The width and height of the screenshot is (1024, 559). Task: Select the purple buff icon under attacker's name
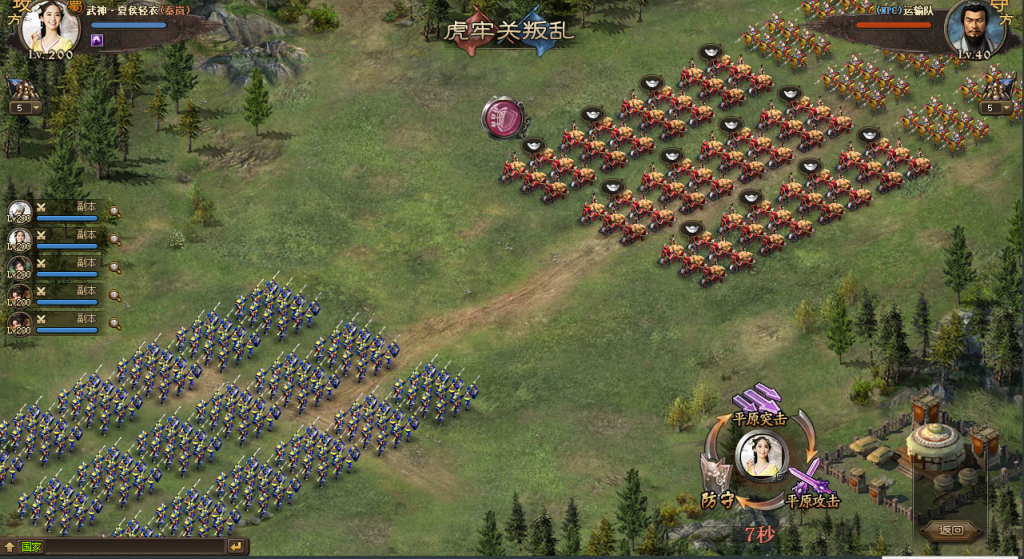(x=97, y=40)
